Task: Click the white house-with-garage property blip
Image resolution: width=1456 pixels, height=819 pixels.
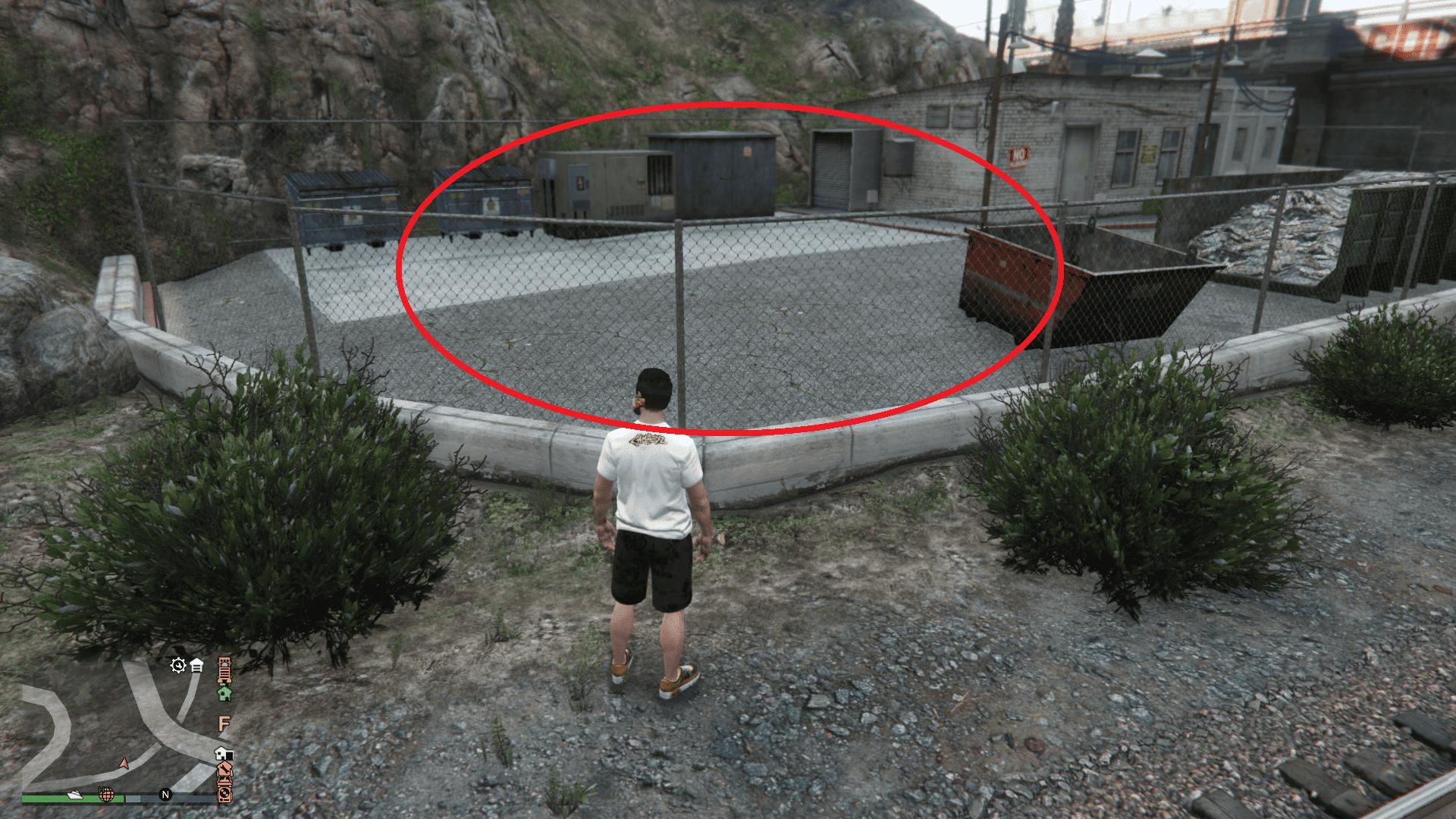Action: coord(223,755)
